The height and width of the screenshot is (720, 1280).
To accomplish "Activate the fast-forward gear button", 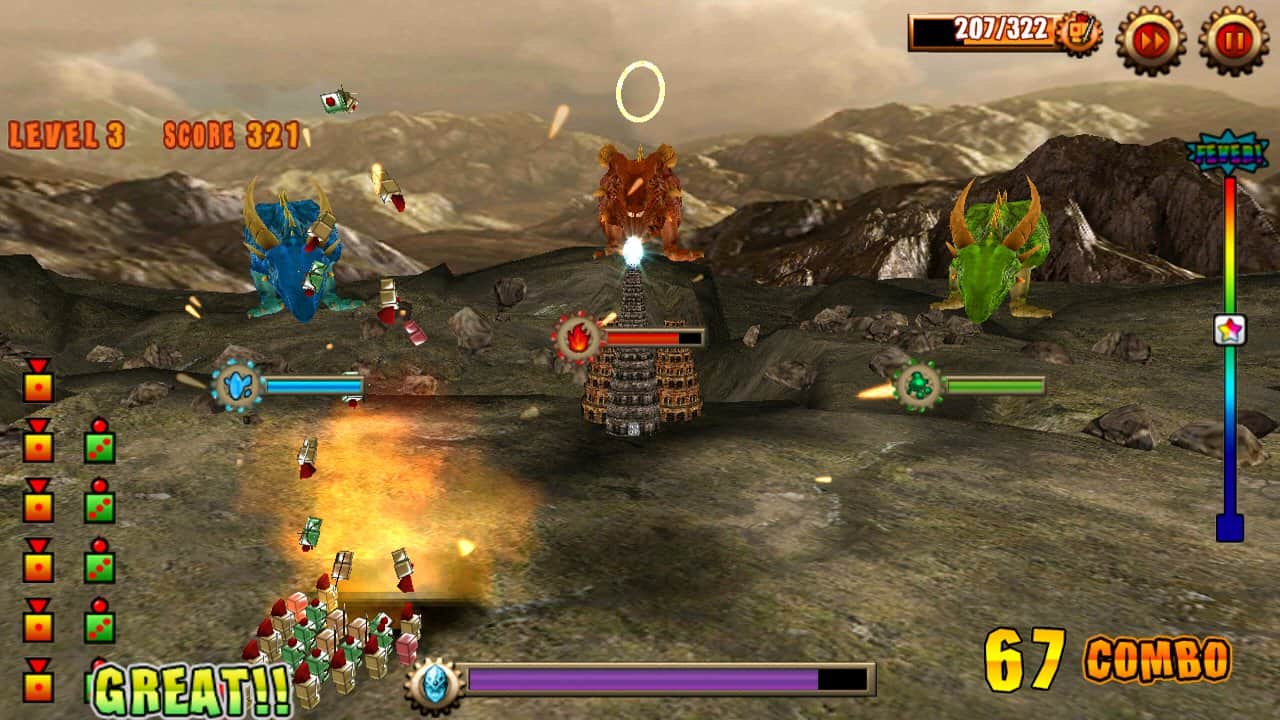I will click(1151, 41).
